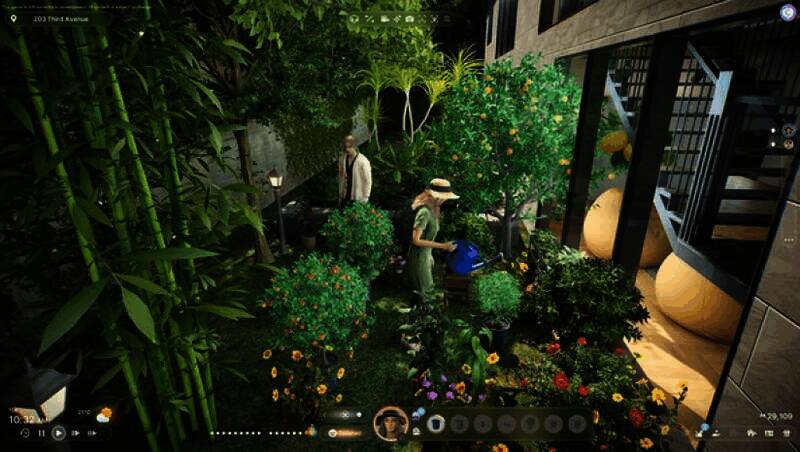Set game speed to normal play
The width and height of the screenshot is (800, 452).
pos(58,433)
